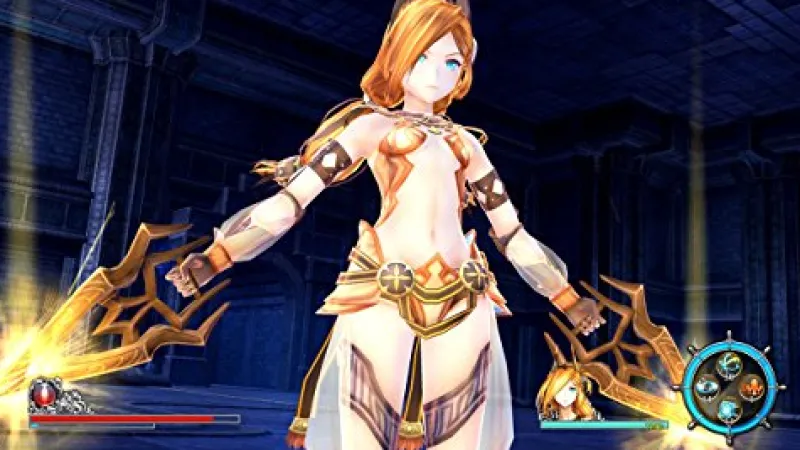Select the red orb emblem icon
Image resolution: width=800 pixels, height=450 pixels.
point(44,395)
